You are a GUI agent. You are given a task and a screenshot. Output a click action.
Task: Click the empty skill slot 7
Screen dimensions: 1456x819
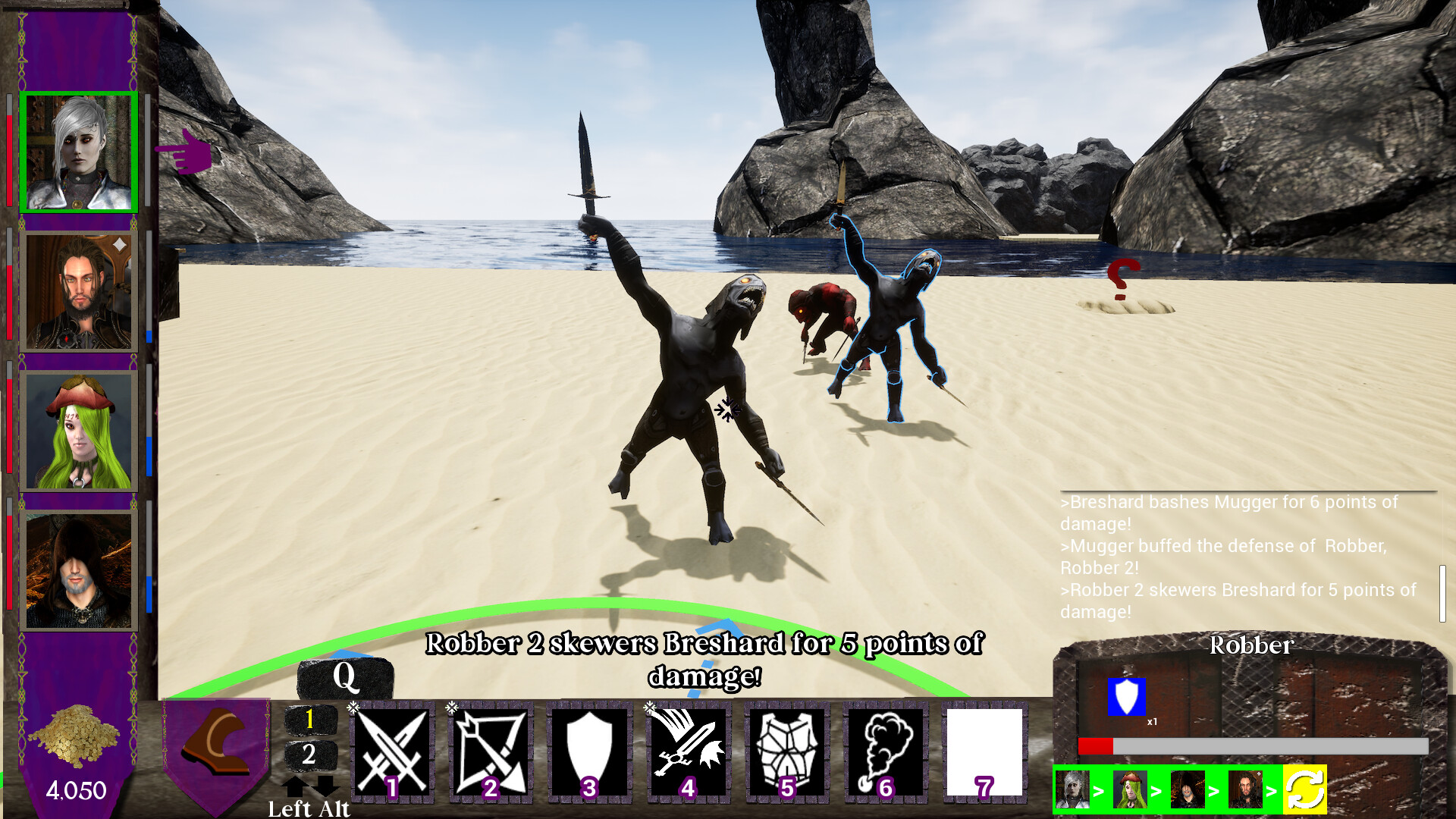(x=983, y=751)
